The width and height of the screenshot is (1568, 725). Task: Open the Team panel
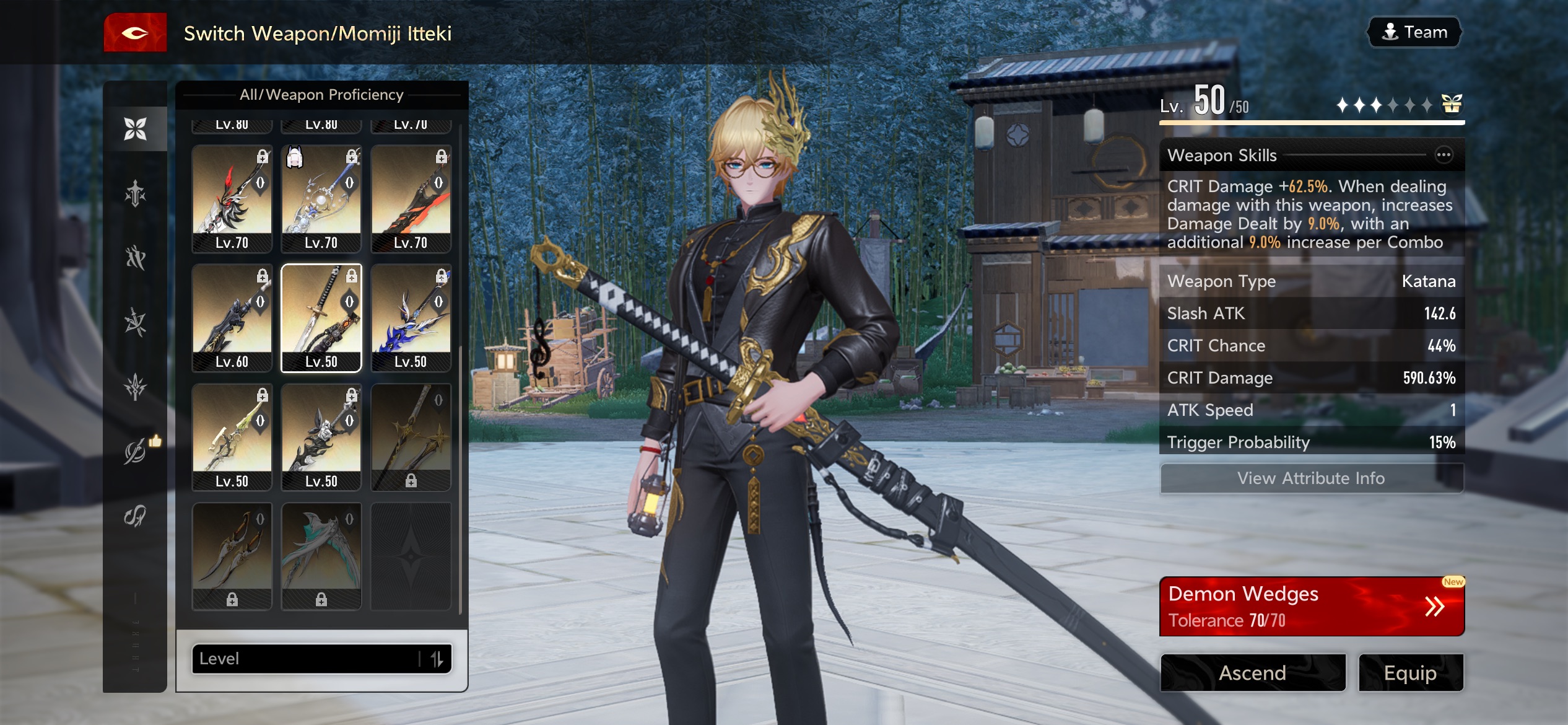tap(1414, 32)
